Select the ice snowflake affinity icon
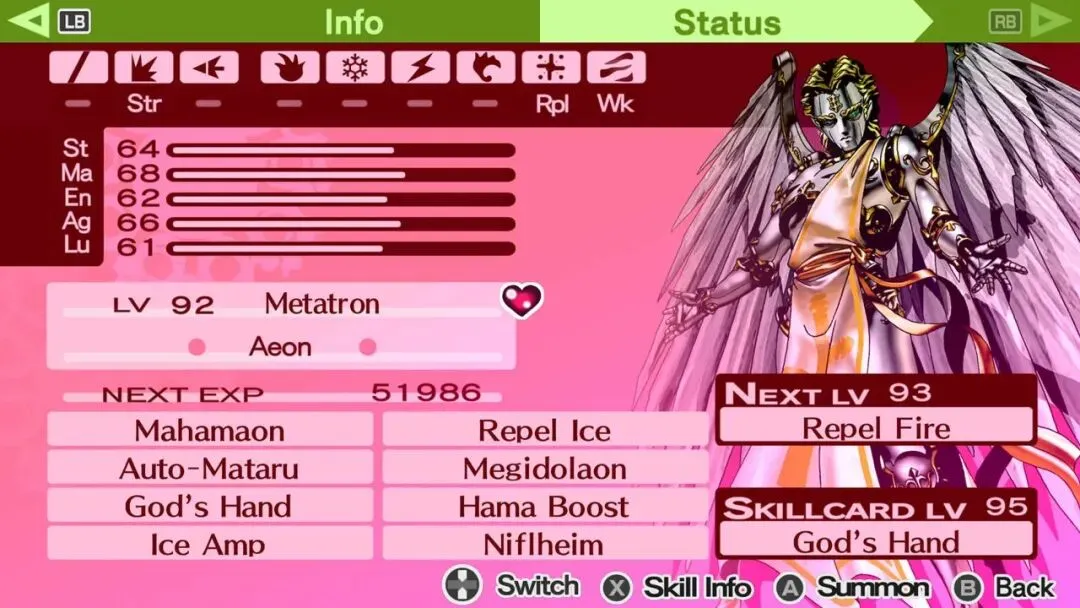 [x=355, y=68]
